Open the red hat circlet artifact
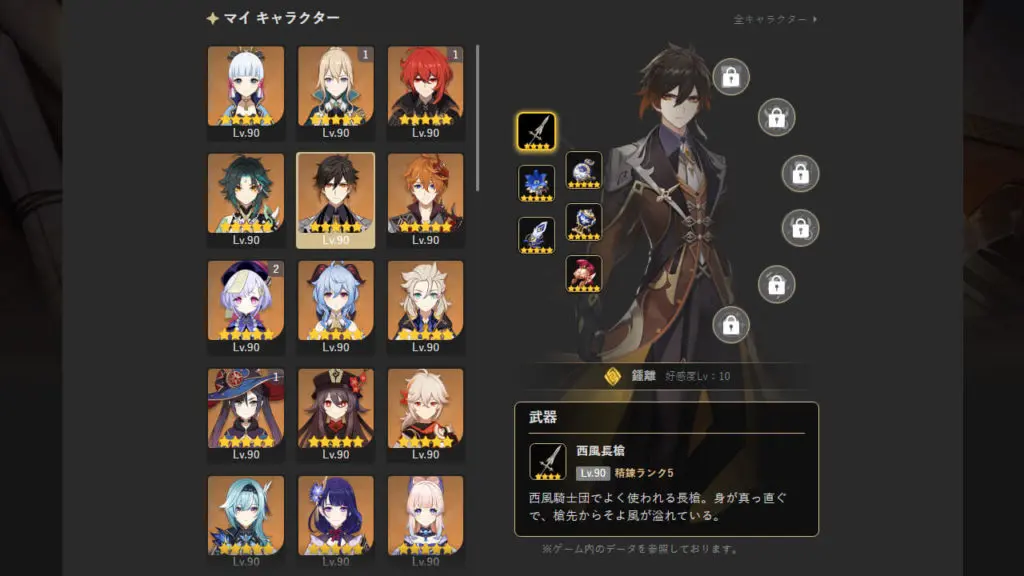This screenshot has width=1024, height=576. coord(584,274)
